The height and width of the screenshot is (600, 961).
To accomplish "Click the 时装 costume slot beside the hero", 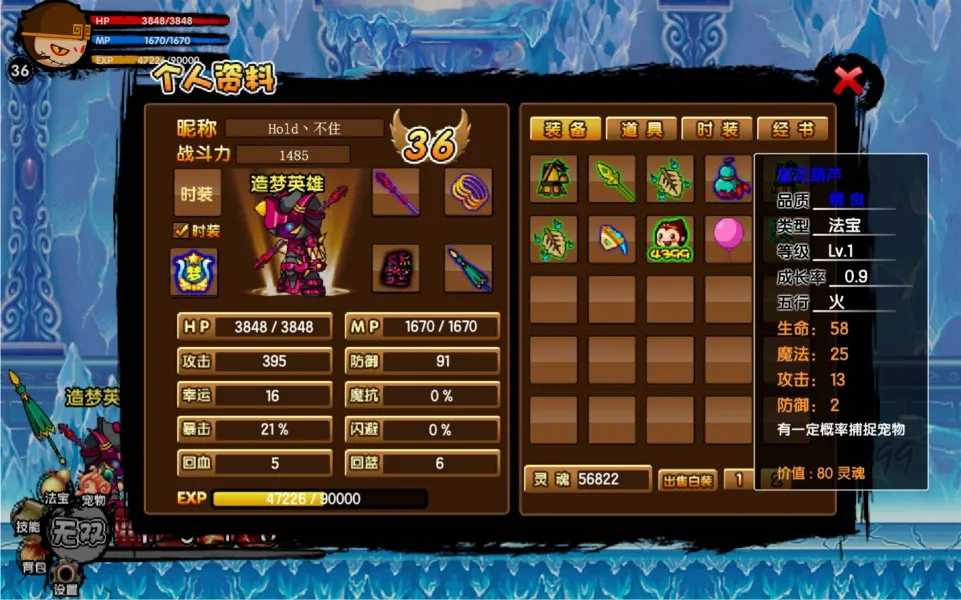I will [197, 193].
